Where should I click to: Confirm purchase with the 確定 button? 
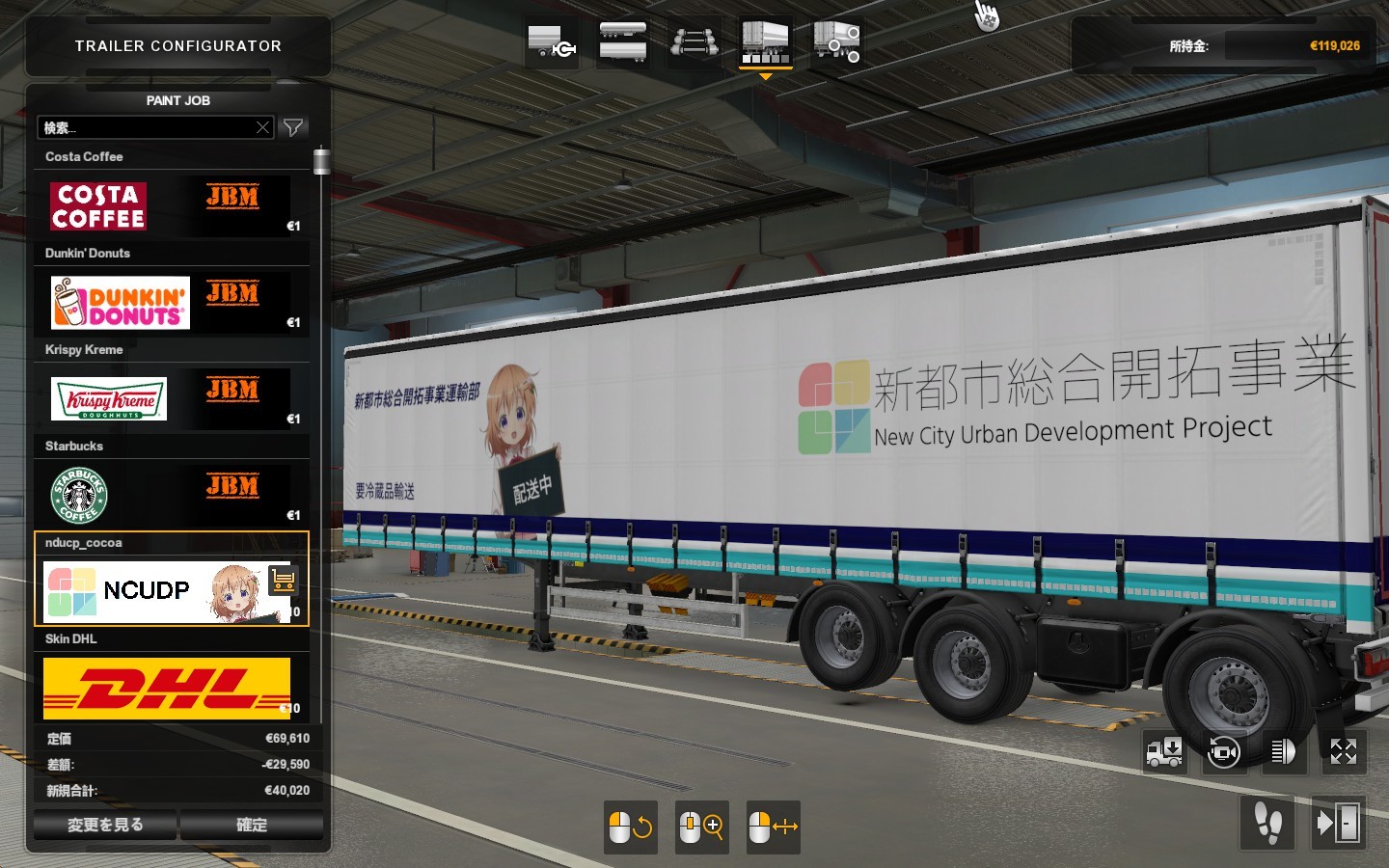[x=252, y=825]
